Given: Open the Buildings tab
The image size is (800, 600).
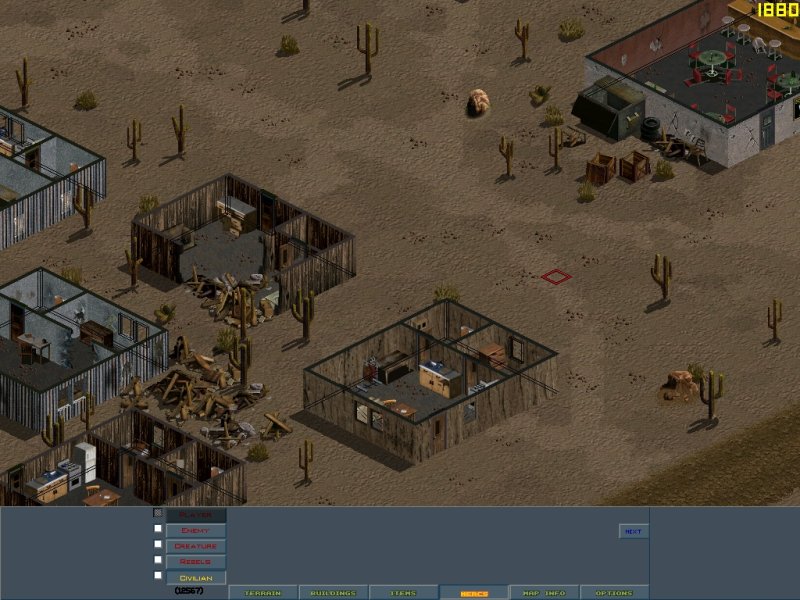Looking at the screenshot, I should click(x=333, y=593).
